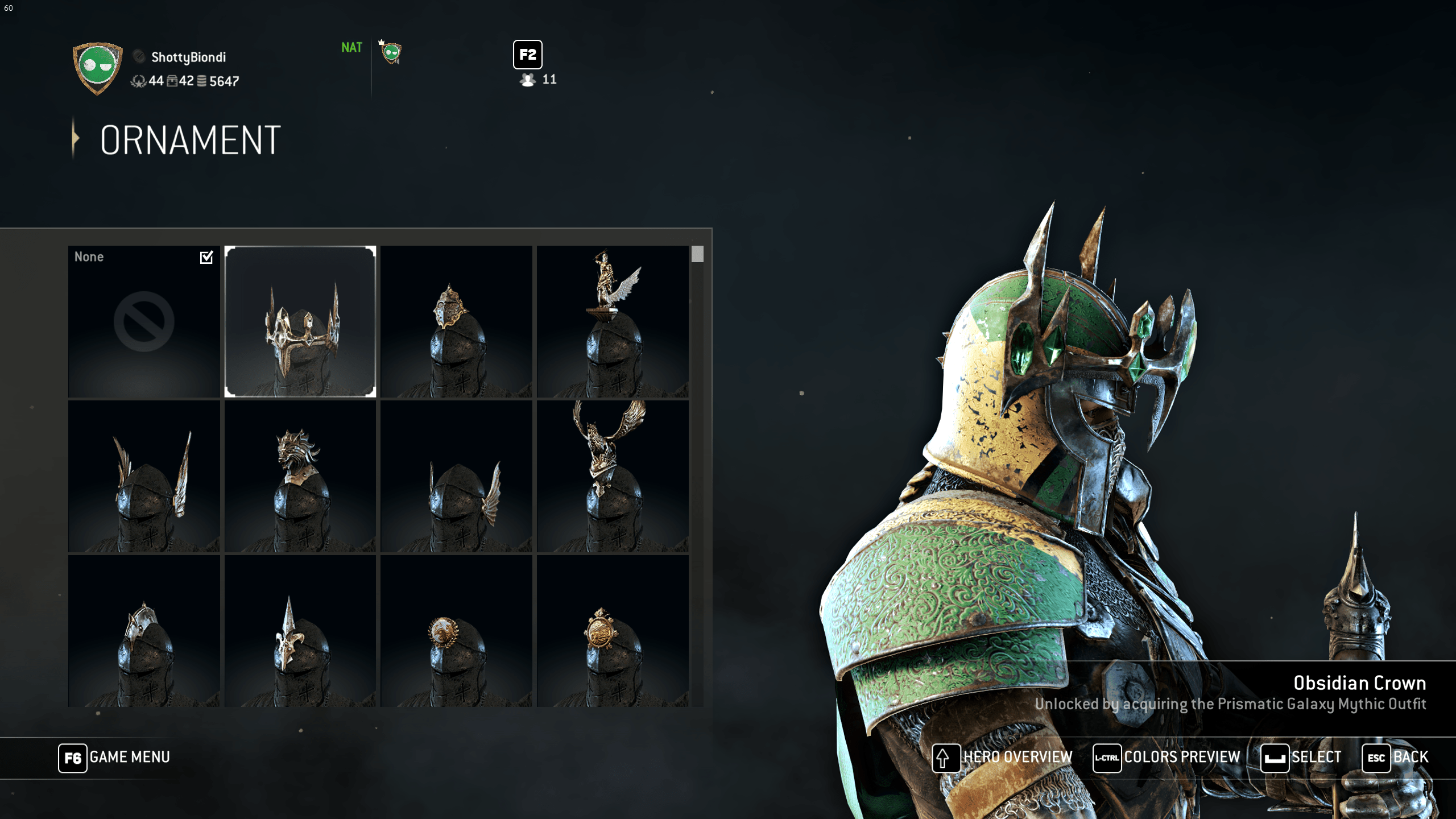The height and width of the screenshot is (819, 1456).
Task: Select the winged statue ornament thumbnail
Action: coord(613,321)
